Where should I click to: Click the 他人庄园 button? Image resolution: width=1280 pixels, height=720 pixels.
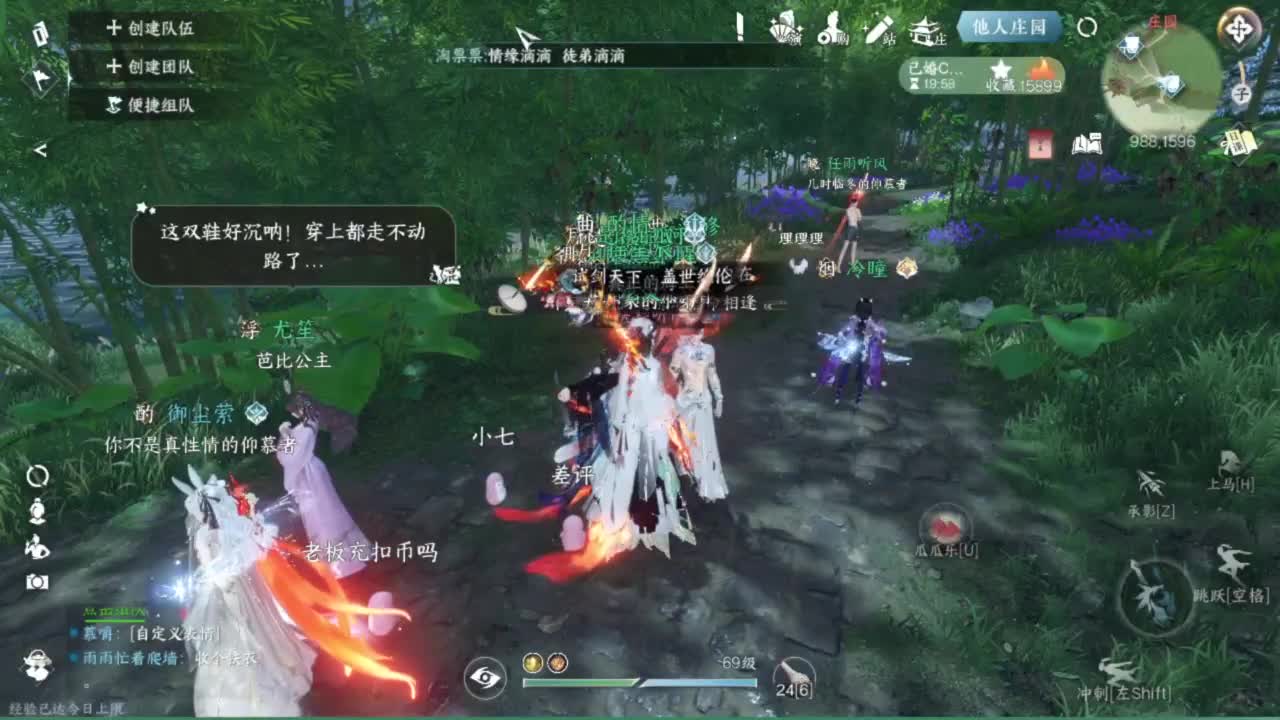click(x=1010, y=28)
